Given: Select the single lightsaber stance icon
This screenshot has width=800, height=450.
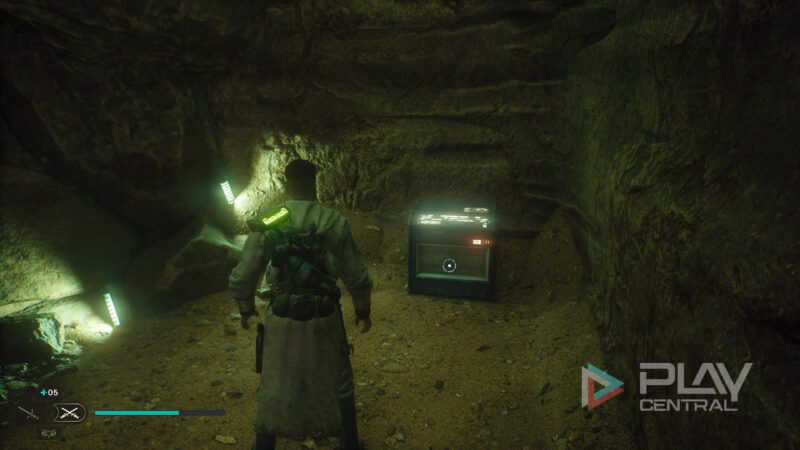Looking at the screenshot, I should (x=28, y=412).
